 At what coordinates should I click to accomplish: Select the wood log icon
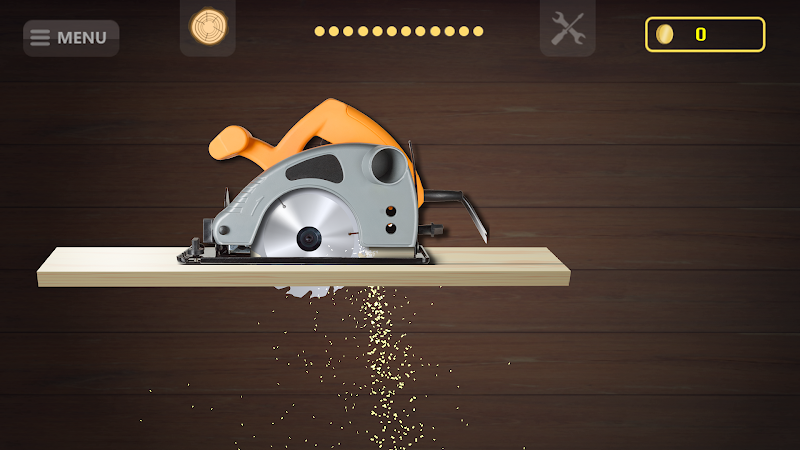(208, 27)
